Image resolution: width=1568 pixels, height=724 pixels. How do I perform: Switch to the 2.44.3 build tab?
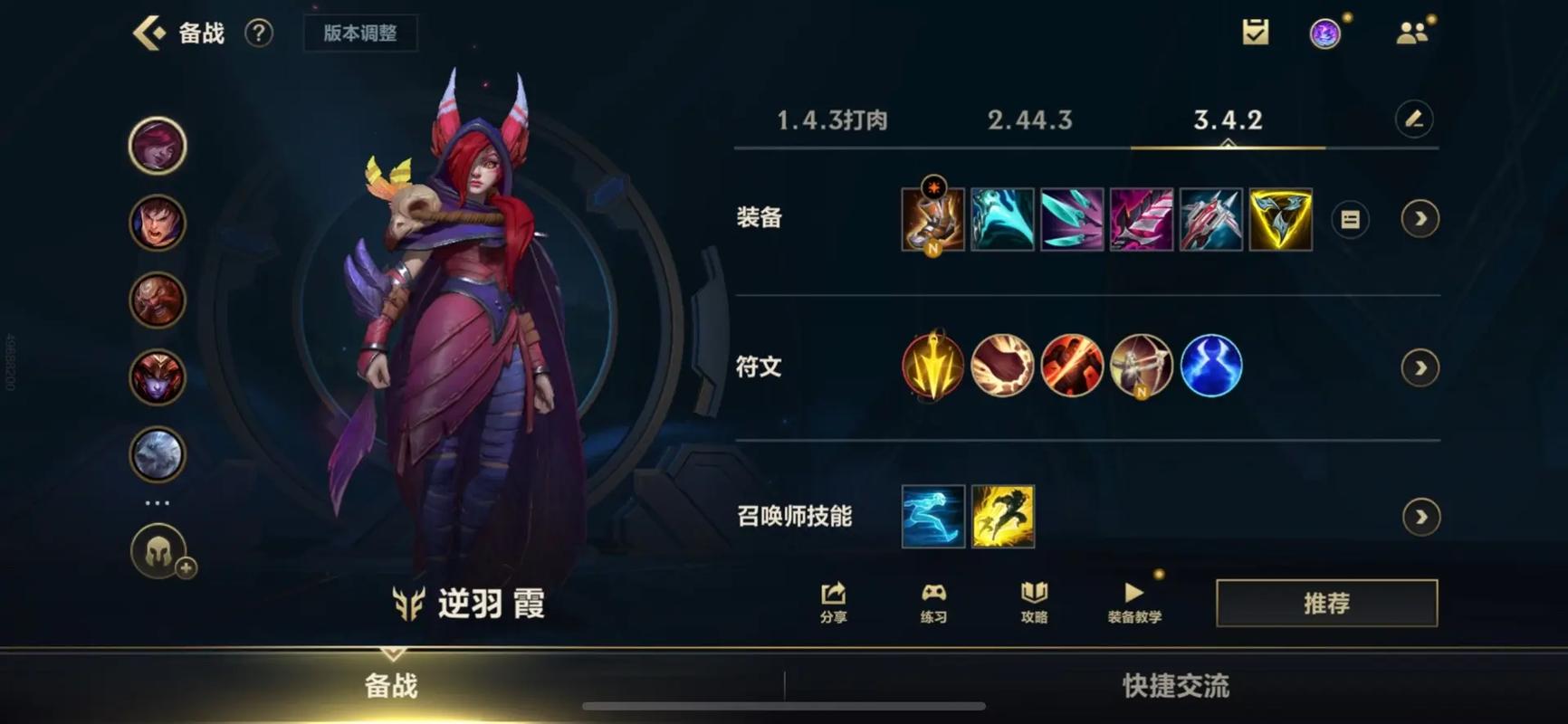pos(1029,119)
